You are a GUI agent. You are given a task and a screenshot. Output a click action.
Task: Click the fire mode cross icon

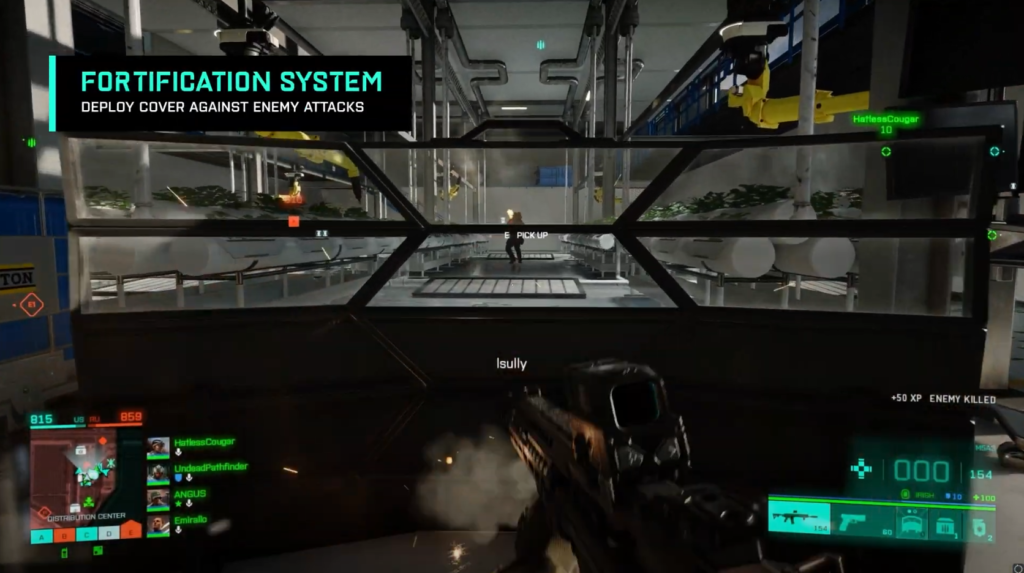point(860,468)
